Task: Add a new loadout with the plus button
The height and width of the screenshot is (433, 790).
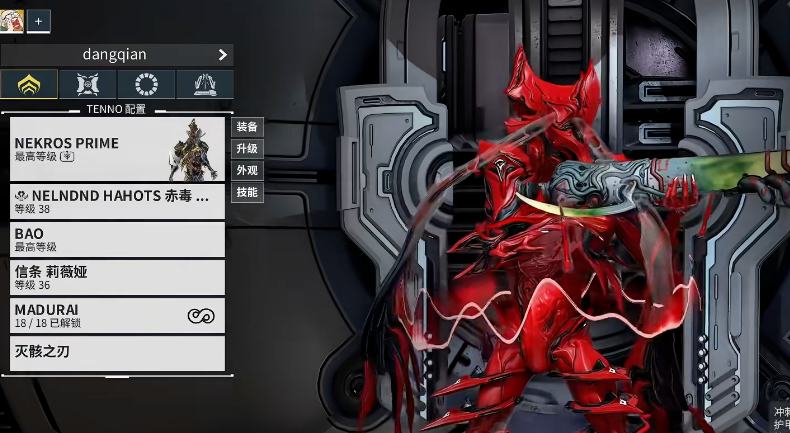Action: click(39, 20)
